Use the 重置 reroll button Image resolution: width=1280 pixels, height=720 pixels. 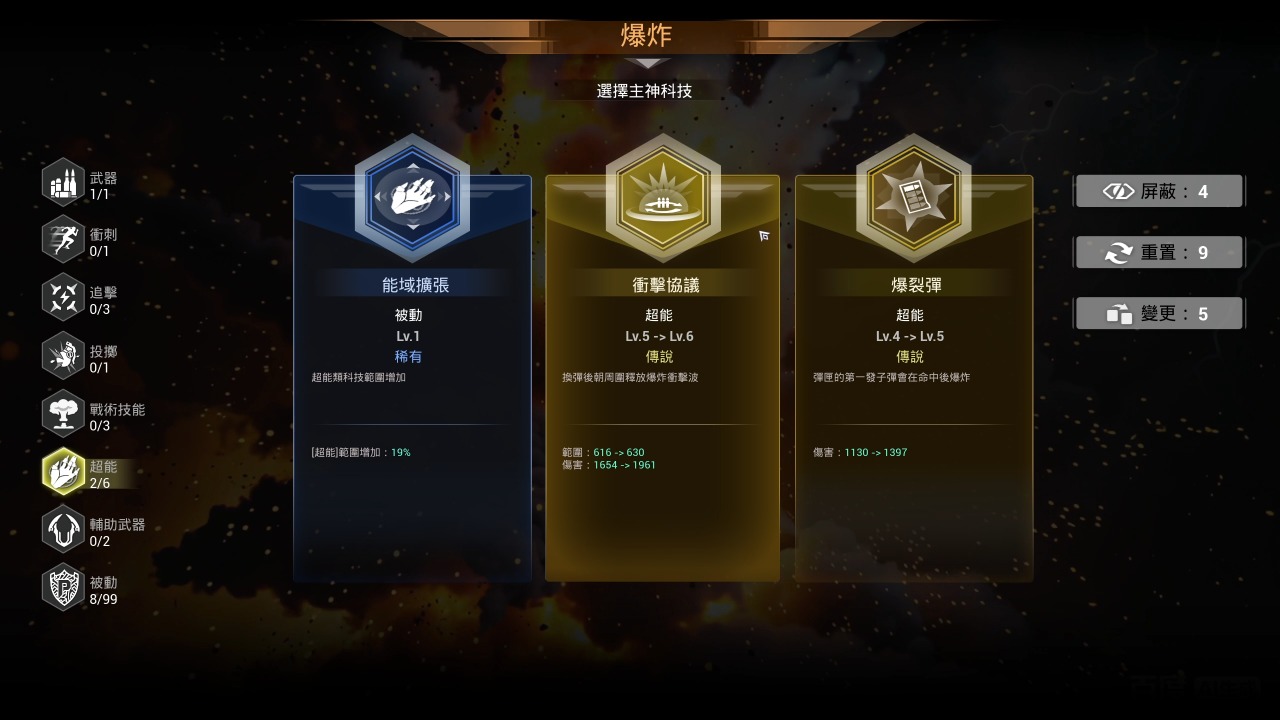[x=1159, y=252]
